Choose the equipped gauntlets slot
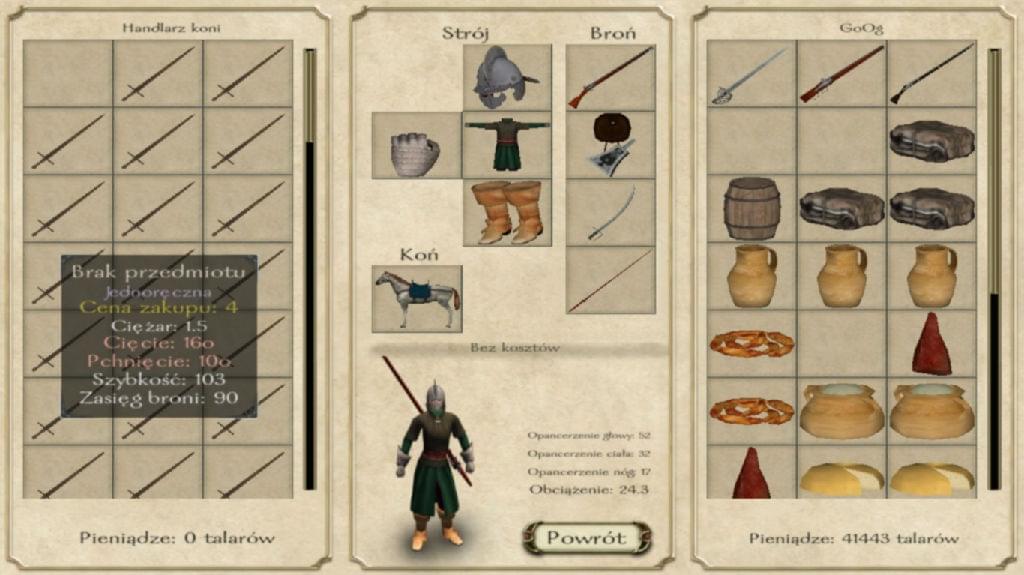Screen dimensions: 1024x575 416,146
